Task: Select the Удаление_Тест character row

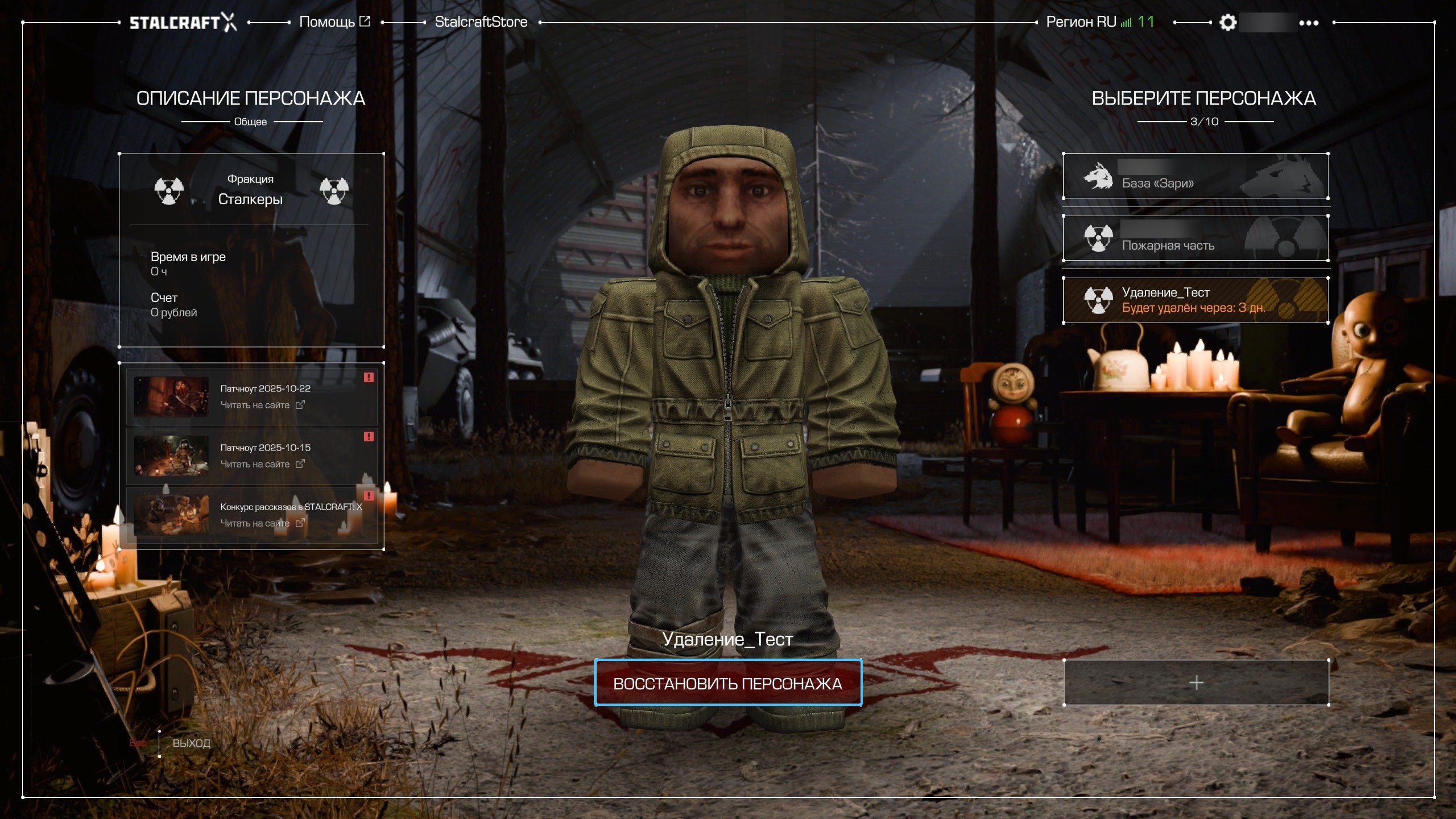Action: pyautogui.click(x=1196, y=300)
